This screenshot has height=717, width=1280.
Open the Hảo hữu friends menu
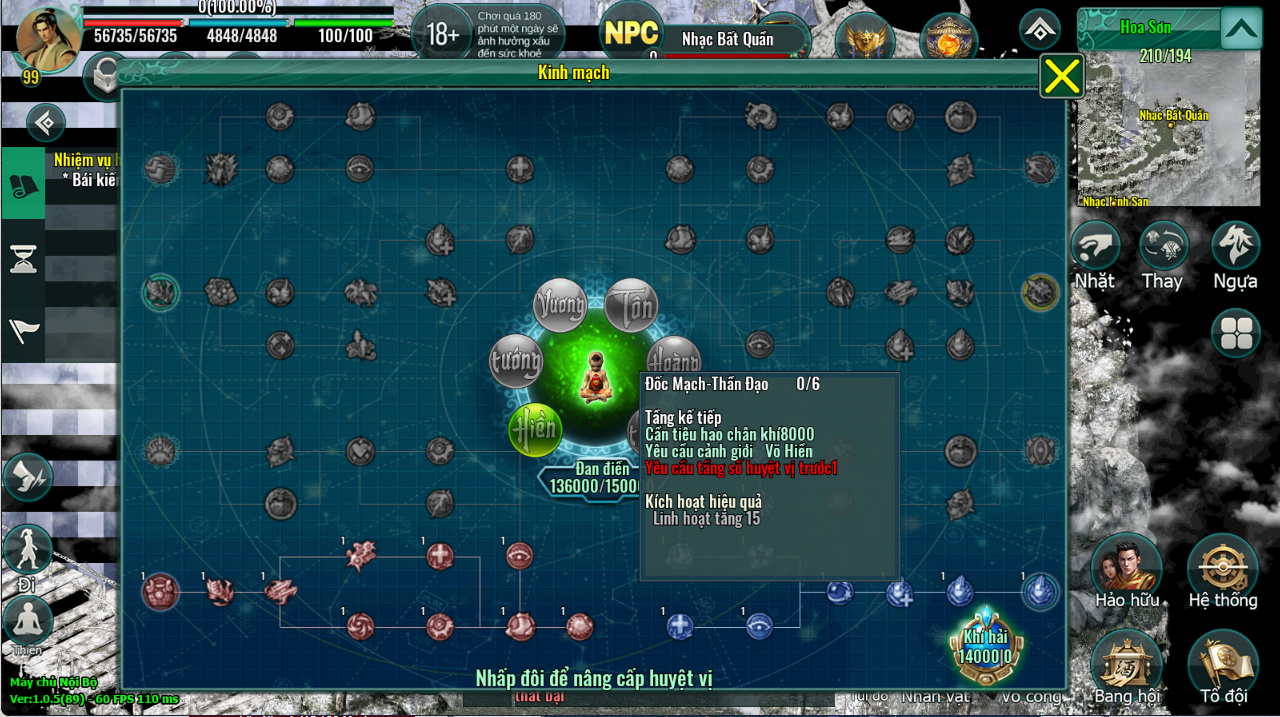[1127, 571]
